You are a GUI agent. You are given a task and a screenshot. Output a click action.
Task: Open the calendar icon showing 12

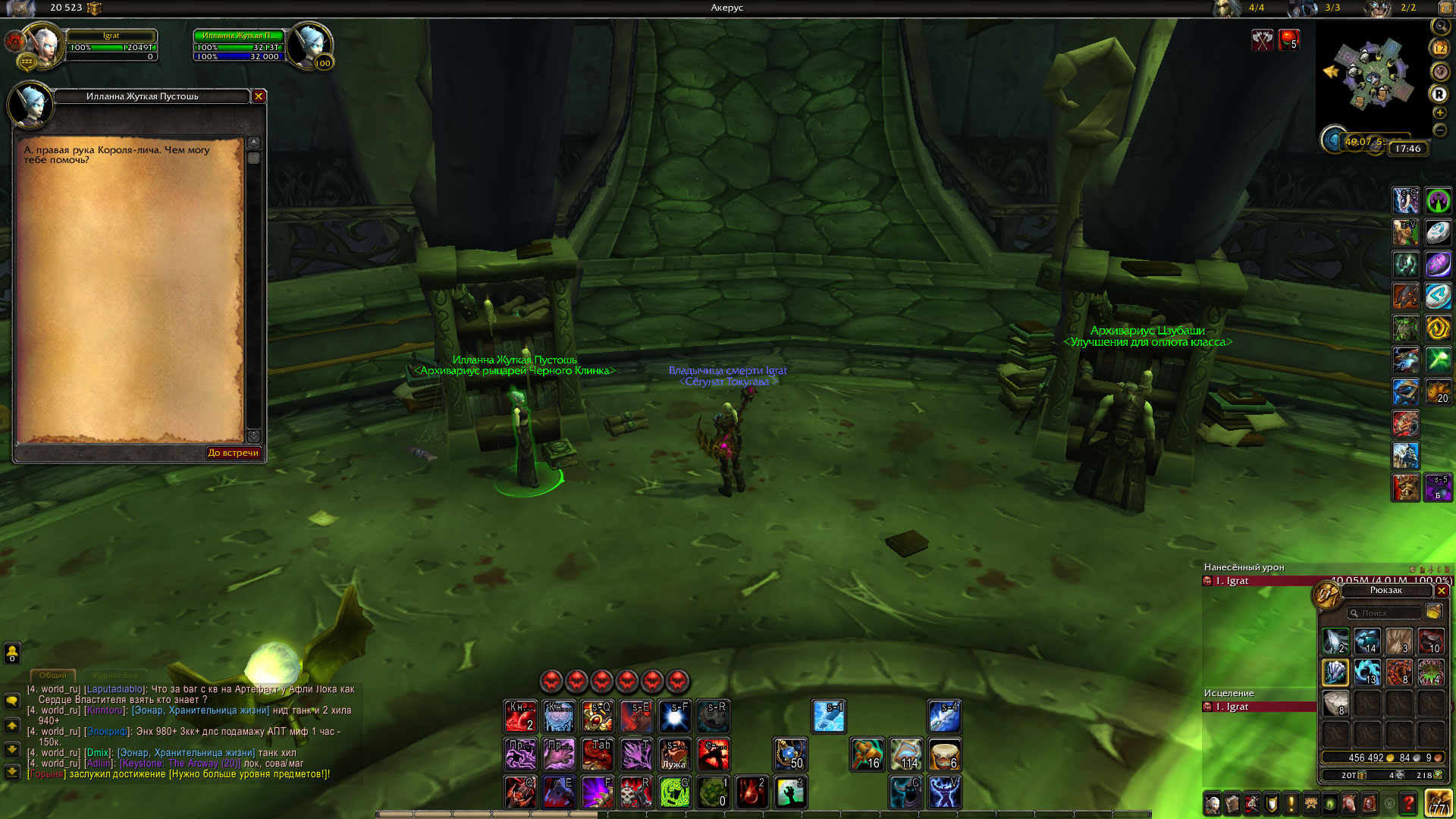pos(1439,48)
